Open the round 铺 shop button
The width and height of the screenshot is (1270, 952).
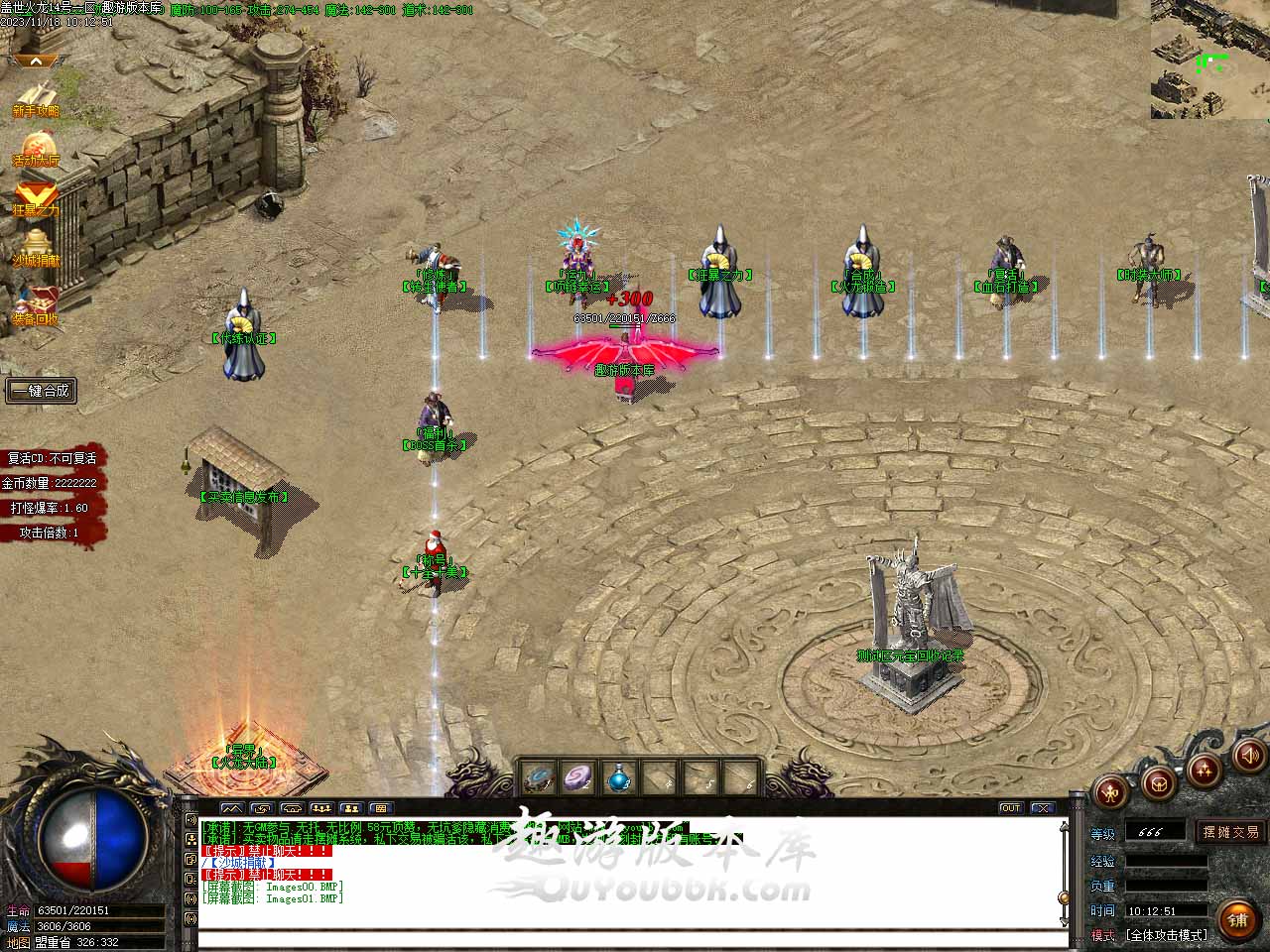tap(1237, 919)
